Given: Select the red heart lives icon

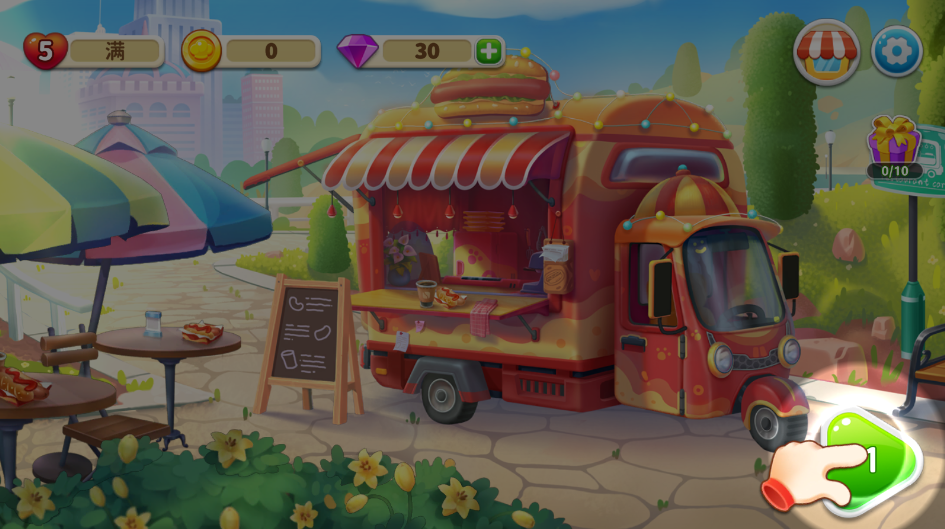Looking at the screenshot, I should pos(45,51).
